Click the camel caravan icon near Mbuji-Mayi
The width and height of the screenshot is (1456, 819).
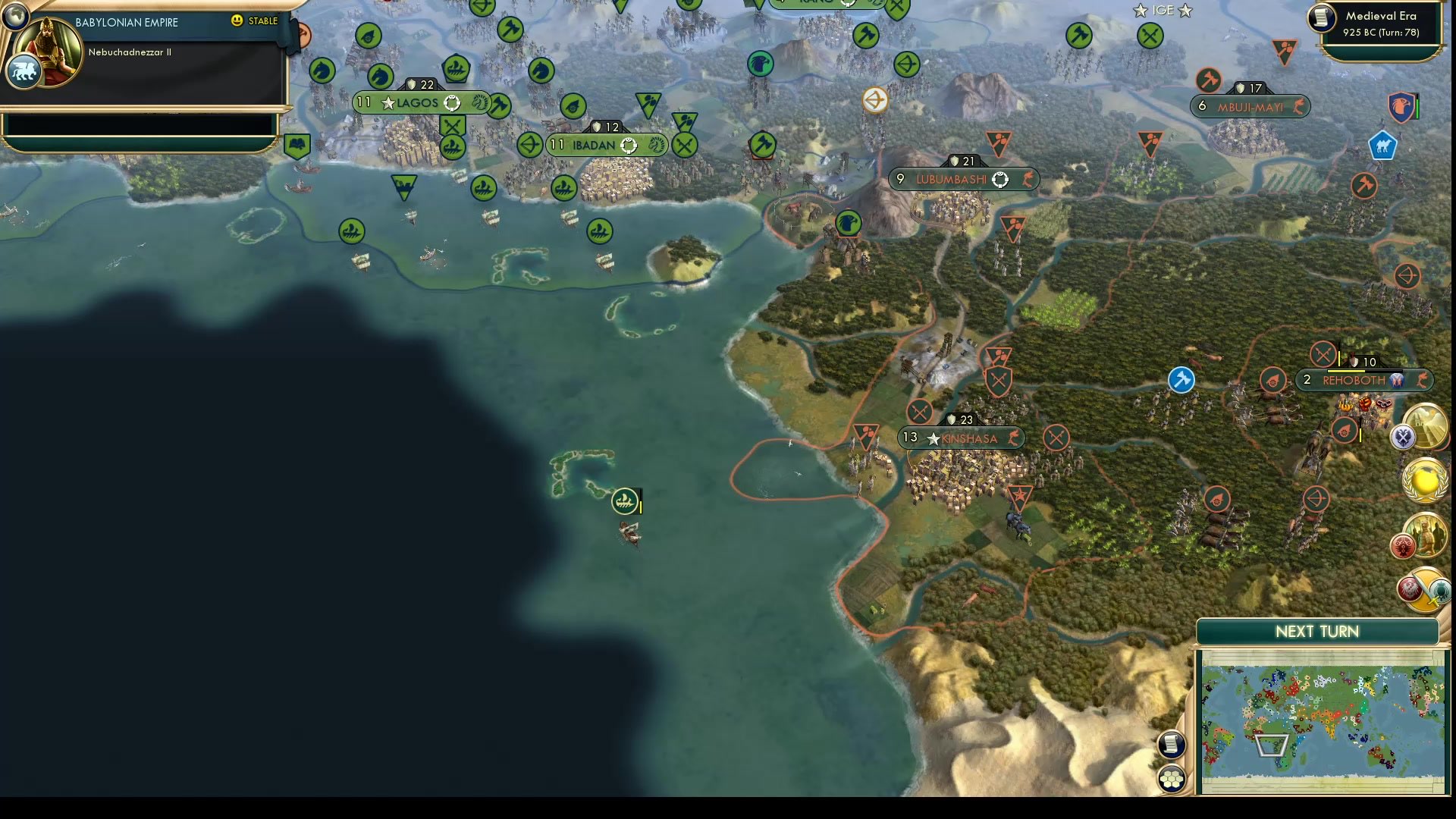click(x=1382, y=145)
